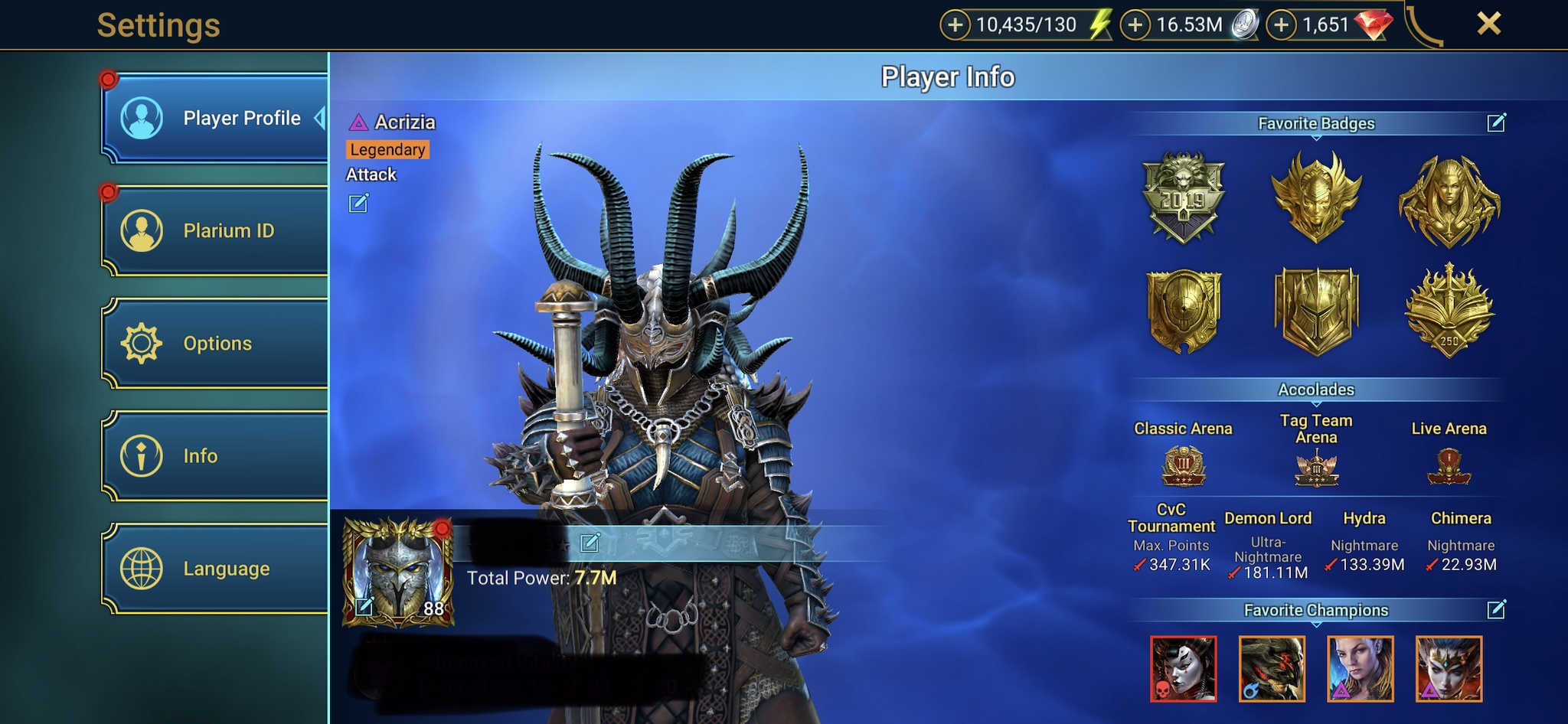Close the Settings screen
The height and width of the screenshot is (724, 1568).
(1488, 24)
